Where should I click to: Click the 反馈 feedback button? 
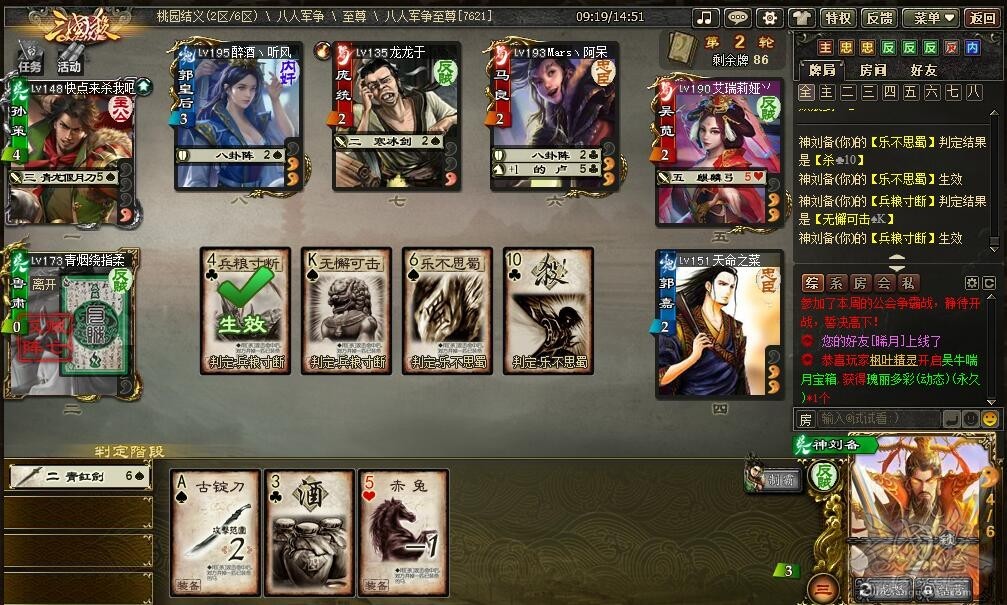tap(878, 18)
